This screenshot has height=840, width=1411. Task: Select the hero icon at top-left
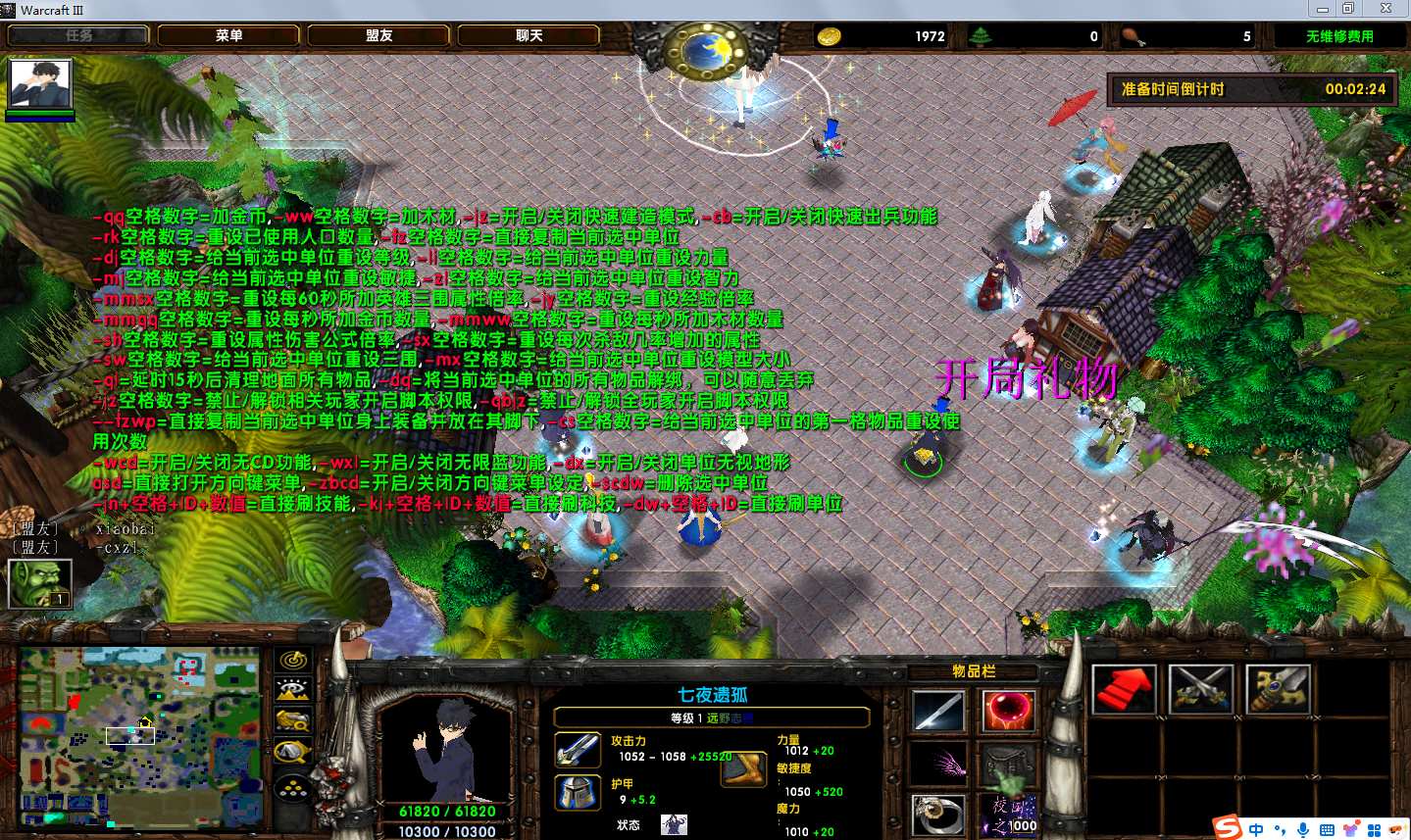pos(40,84)
